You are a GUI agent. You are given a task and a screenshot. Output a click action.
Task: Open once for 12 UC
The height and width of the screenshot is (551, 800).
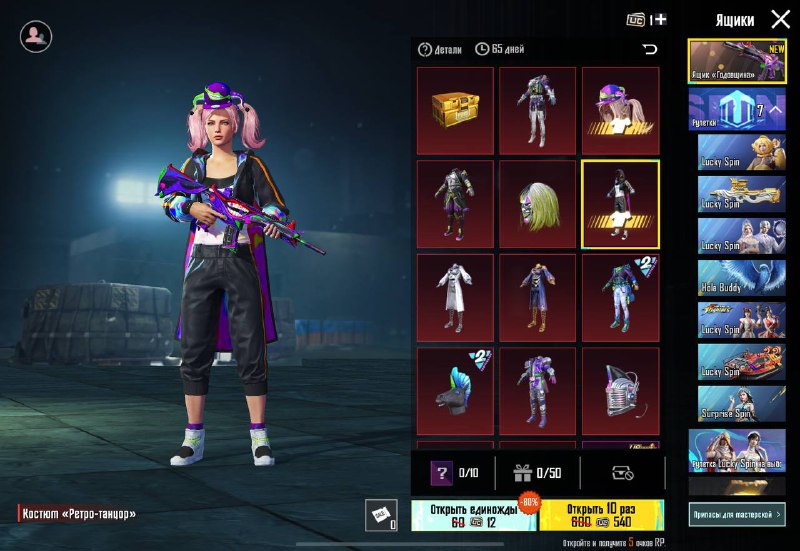pyautogui.click(x=474, y=515)
